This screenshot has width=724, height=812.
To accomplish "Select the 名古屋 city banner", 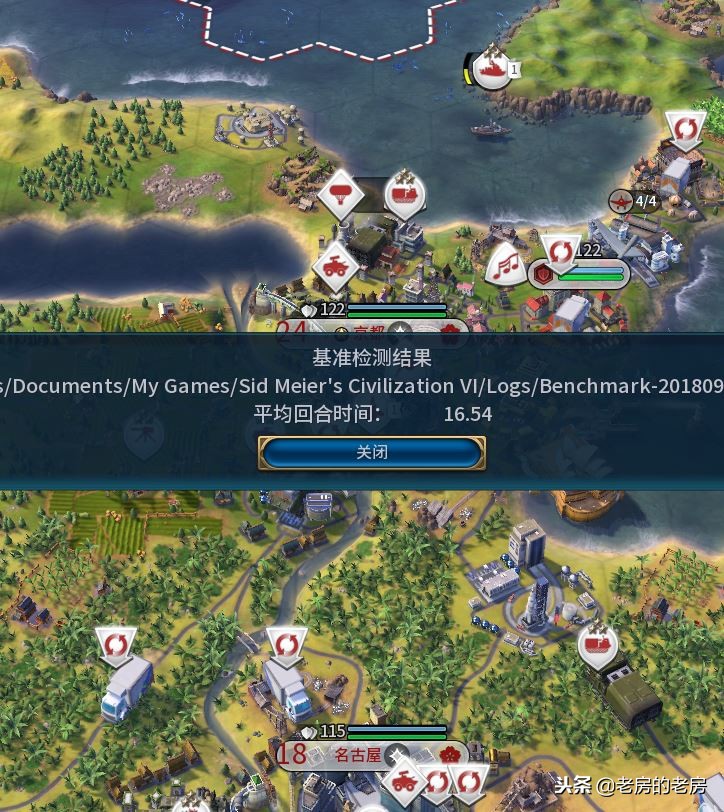I will click(x=358, y=755).
